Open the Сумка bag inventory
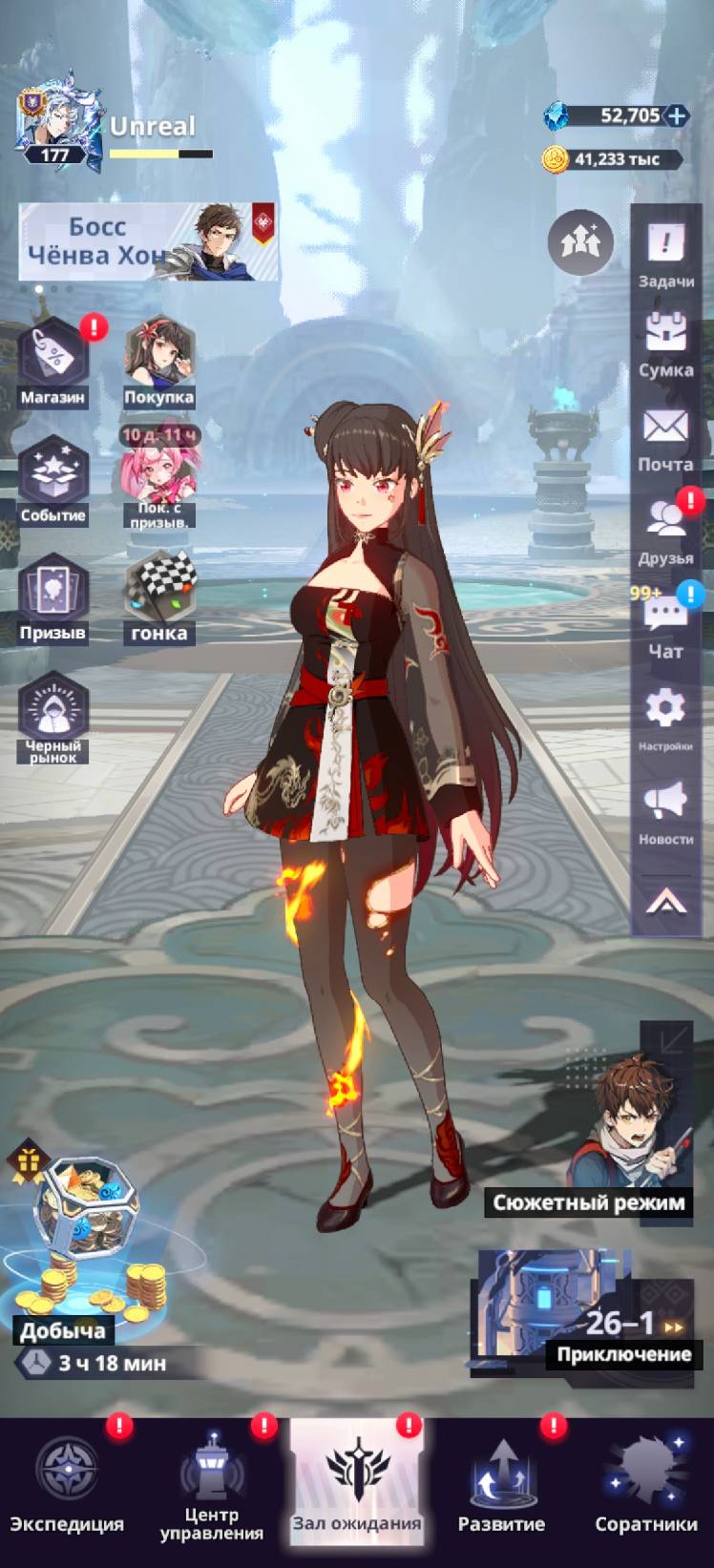The height and width of the screenshot is (1568, 714). click(665, 345)
